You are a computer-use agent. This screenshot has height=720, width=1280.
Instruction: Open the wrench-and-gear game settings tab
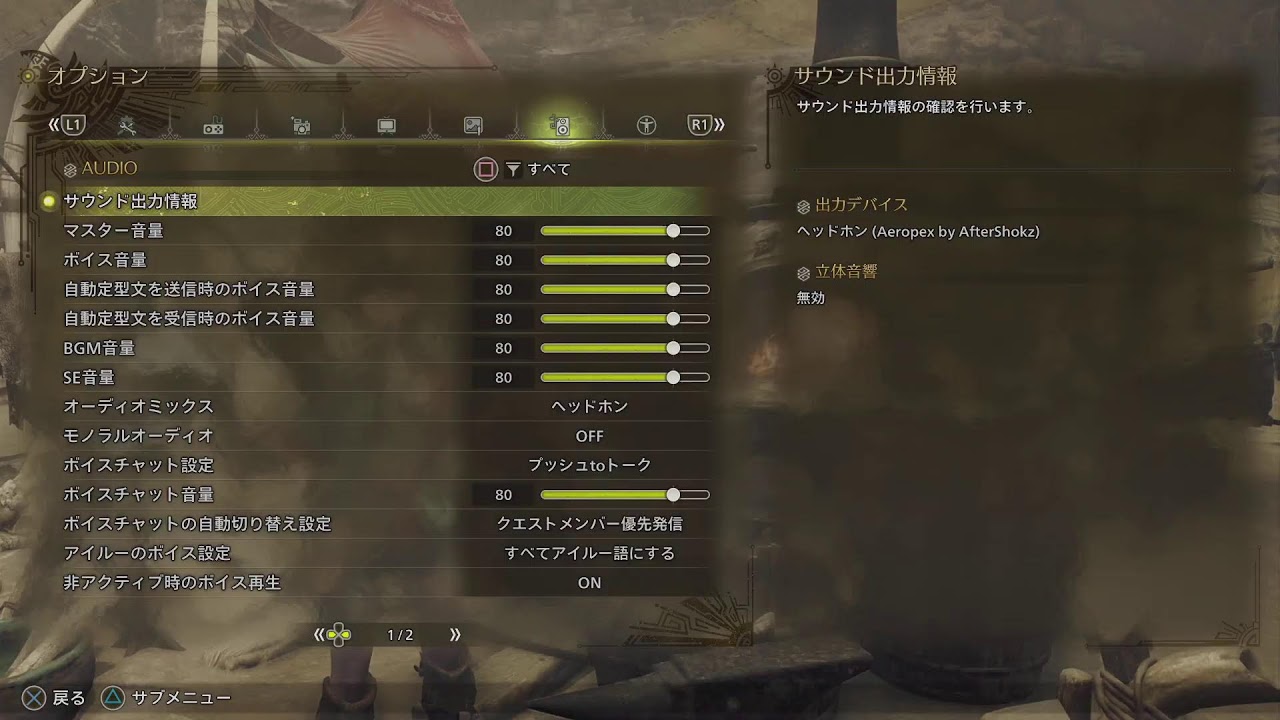click(x=127, y=126)
